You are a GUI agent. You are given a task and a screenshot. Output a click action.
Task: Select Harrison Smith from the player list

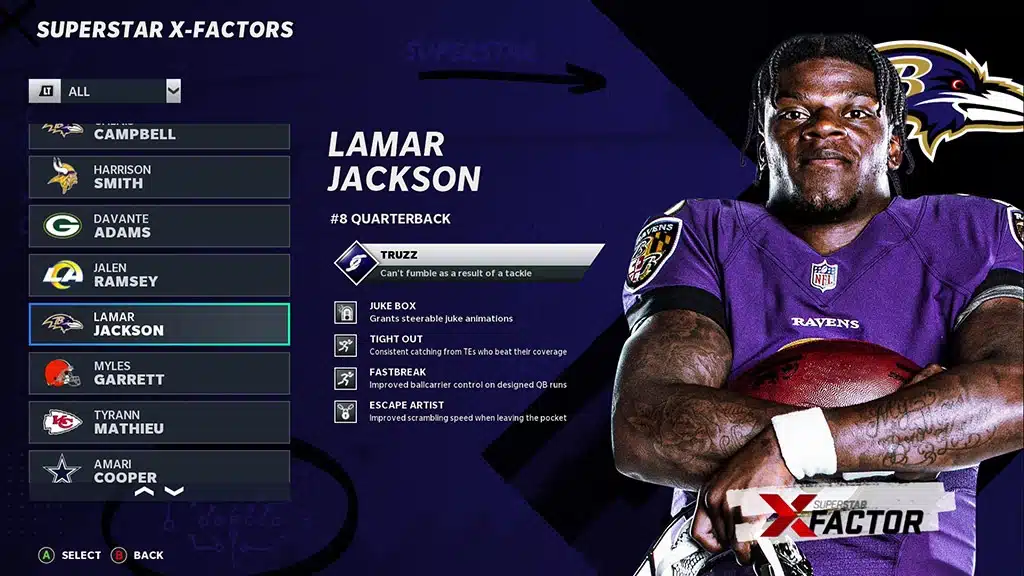click(x=159, y=176)
